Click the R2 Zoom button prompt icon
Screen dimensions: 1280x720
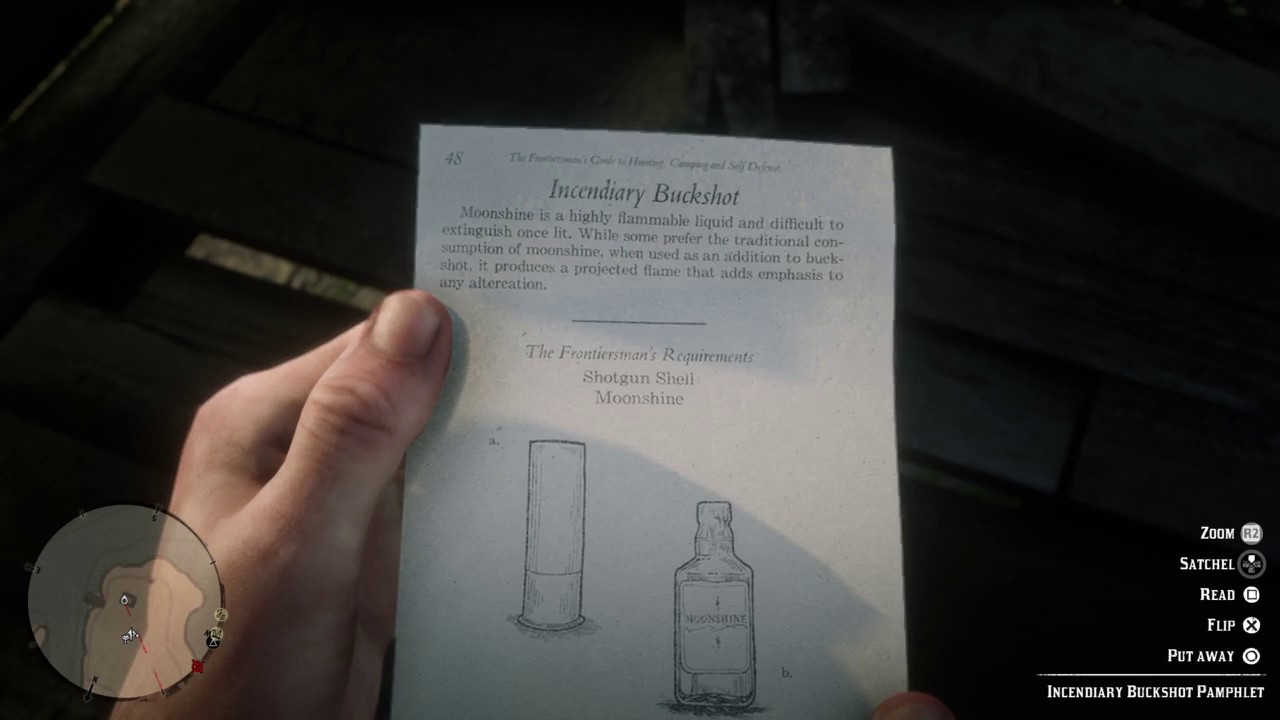pos(1251,533)
